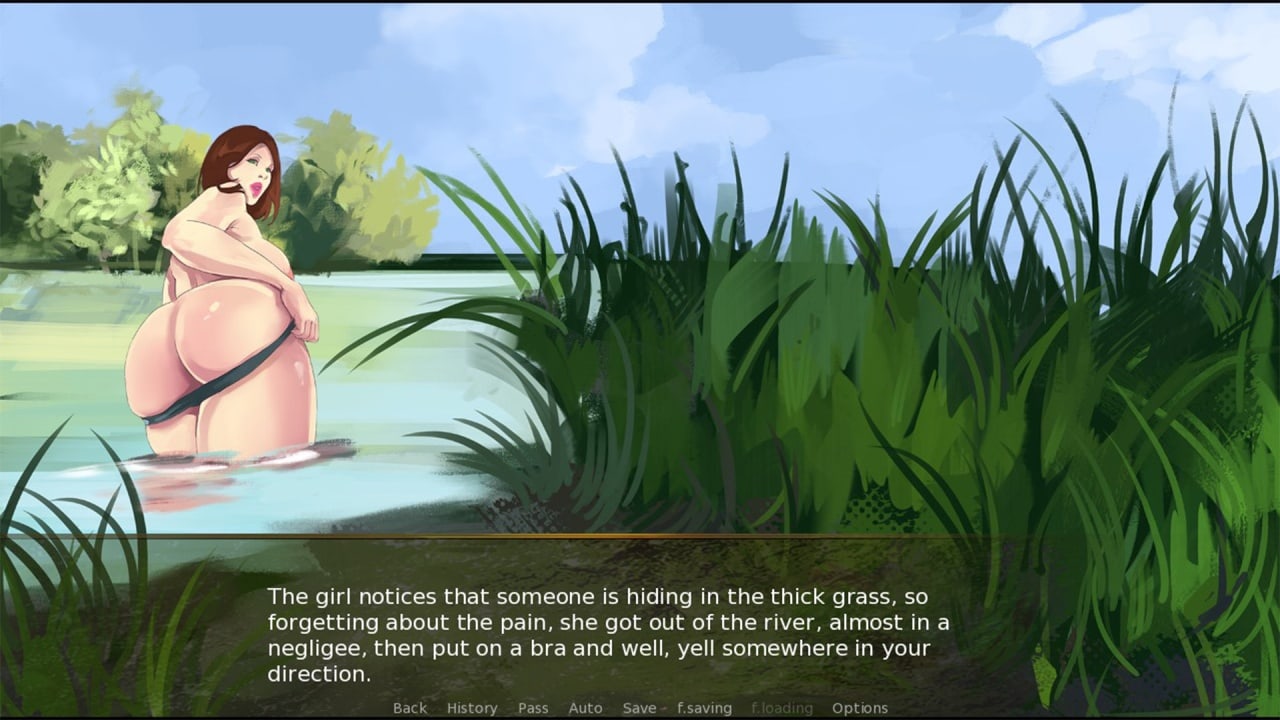Go Back to the previous line
The height and width of the screenshot is (720, 1280).
coord(410,708)
